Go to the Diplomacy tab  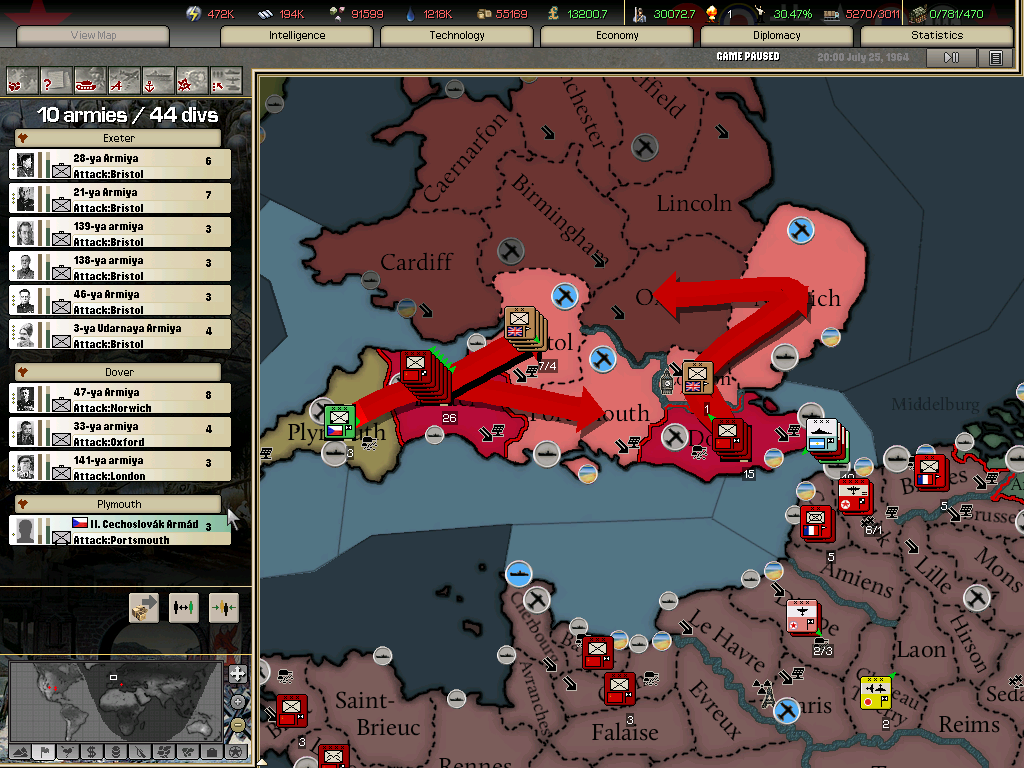[x=777, y=35]
